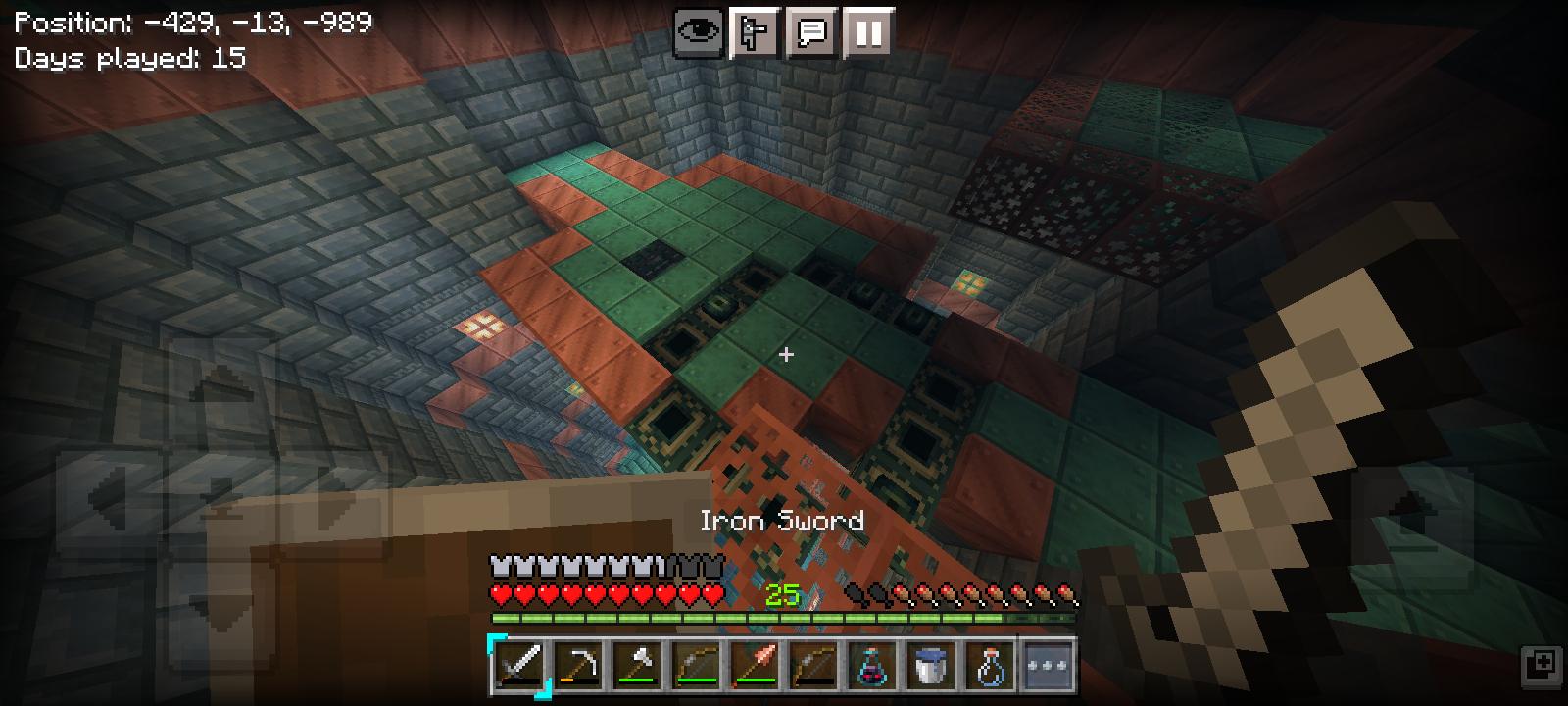Select the red potion hotbar slot
Image resolution: width=1568 pixels, height=706 pixels.
point(872,666)
